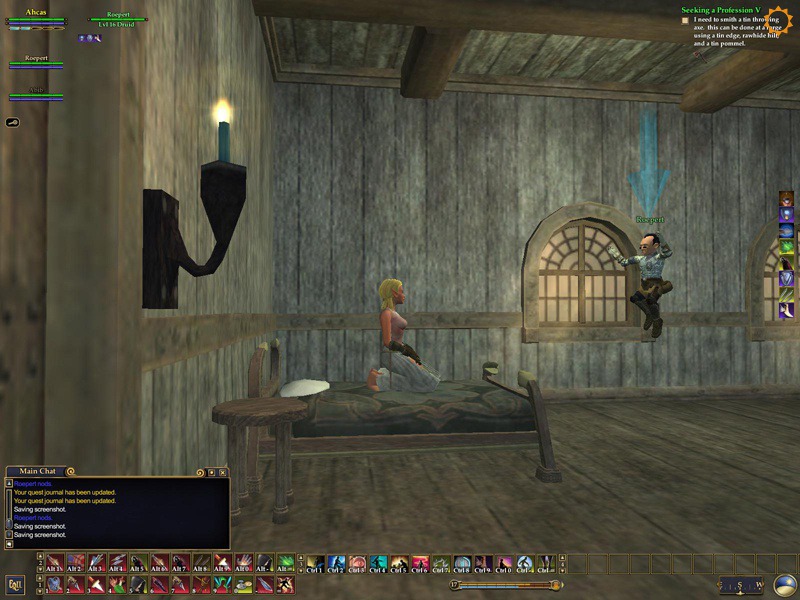Use the hotbar ability labeled Ctrl 6
This screenshot has height=600, width=800.
421,564
